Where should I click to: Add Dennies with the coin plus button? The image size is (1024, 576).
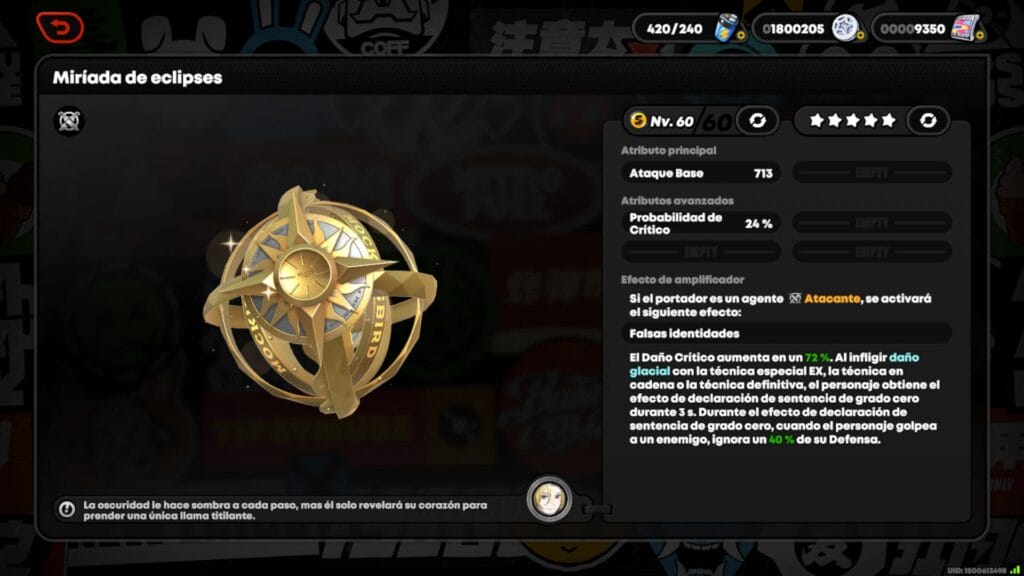[x=860, y=35]
